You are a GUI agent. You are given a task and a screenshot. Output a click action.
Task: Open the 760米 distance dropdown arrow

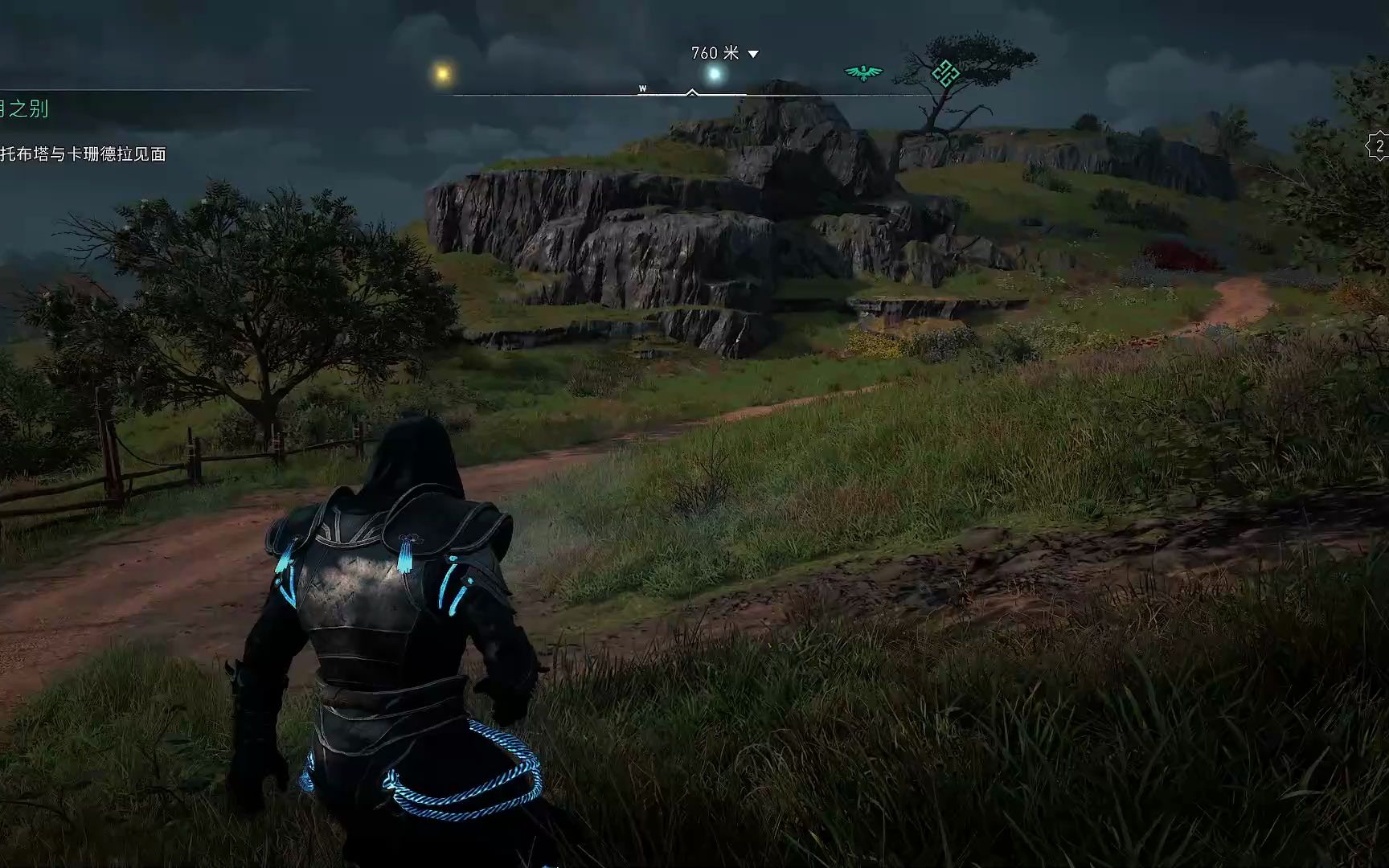click(x=752, y=55)
